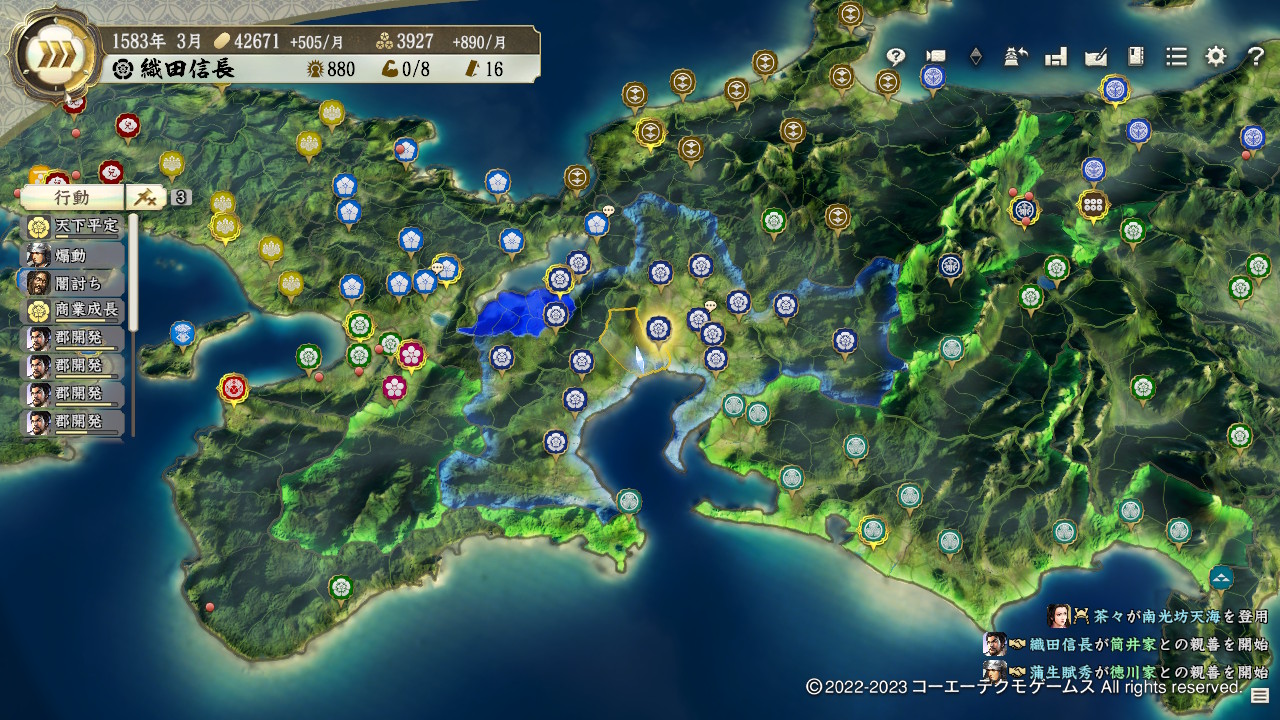
Task: Toggle the camera view icon
Action: click(x=936, y=57)
